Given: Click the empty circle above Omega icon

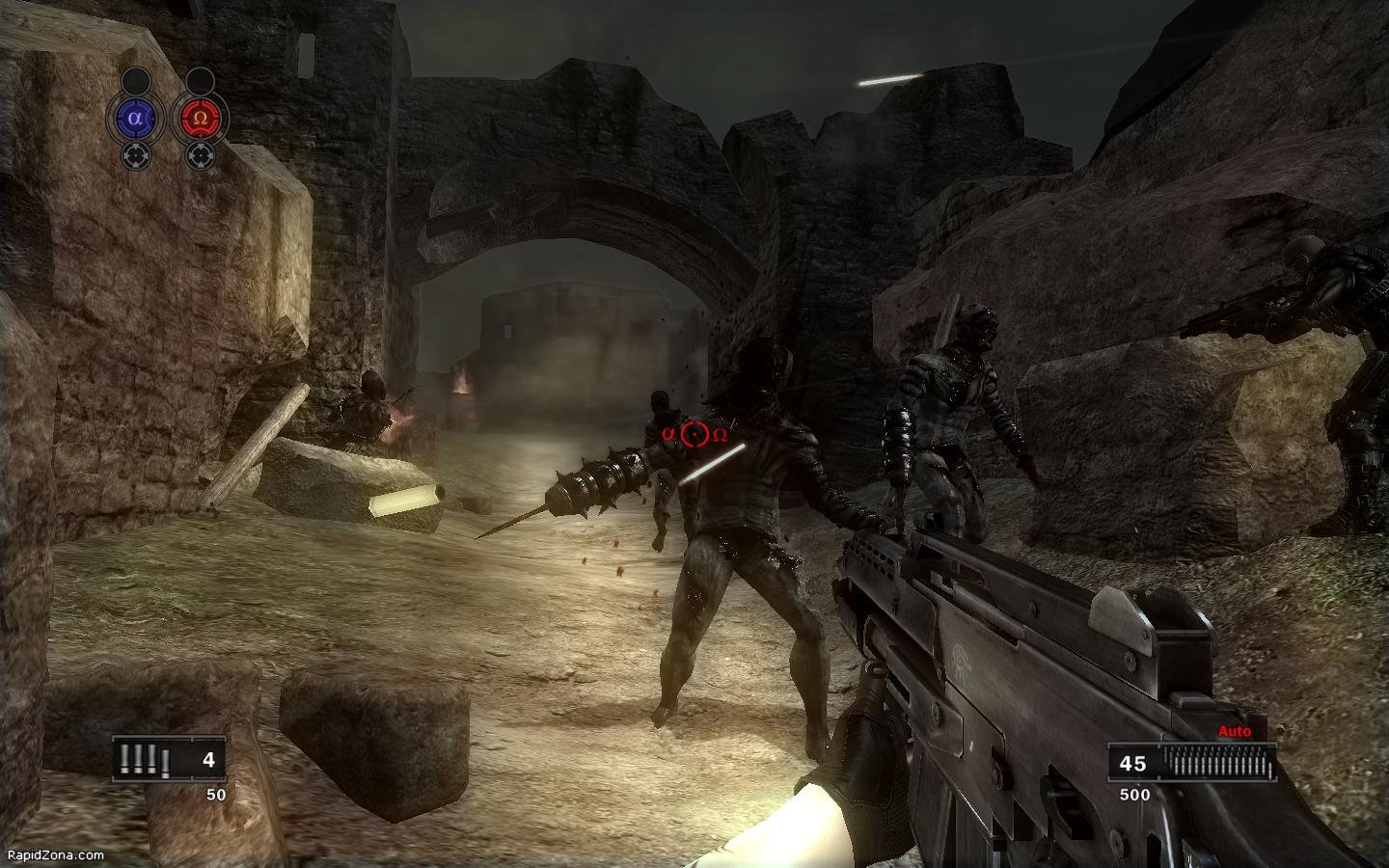Looking at the screenshot, I should click(x=200, y=79).
